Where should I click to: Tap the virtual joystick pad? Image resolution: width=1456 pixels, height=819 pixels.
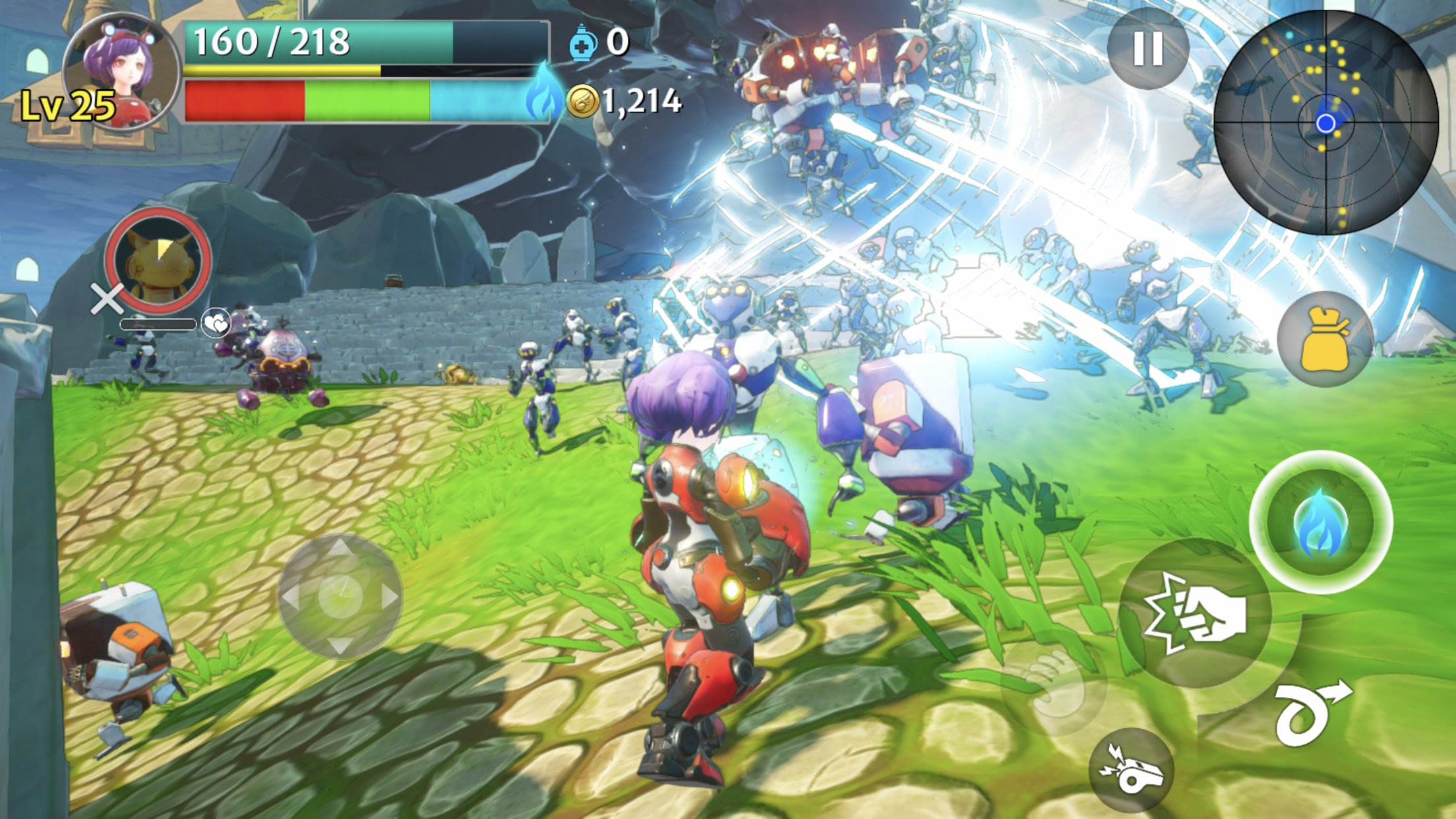tap(340, 596)
